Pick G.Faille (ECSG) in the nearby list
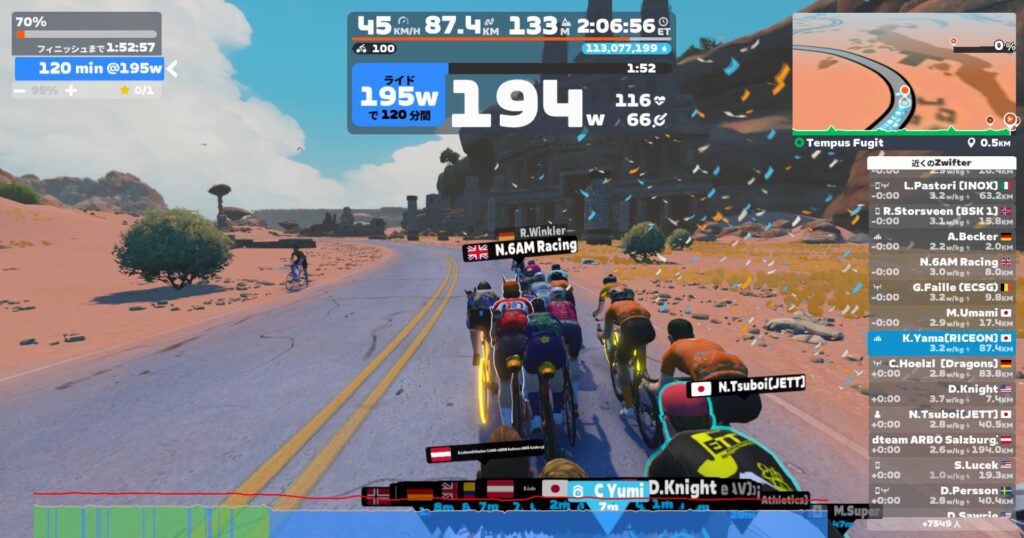The width and height of the screenshot is (1024, 538). coord(941,292)
